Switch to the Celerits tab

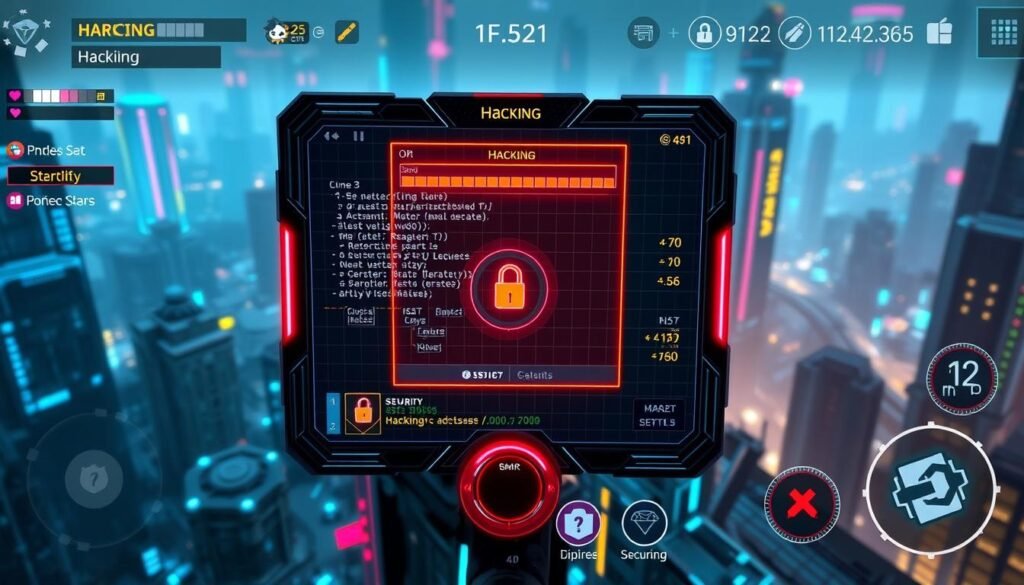(x=534, y=375)
